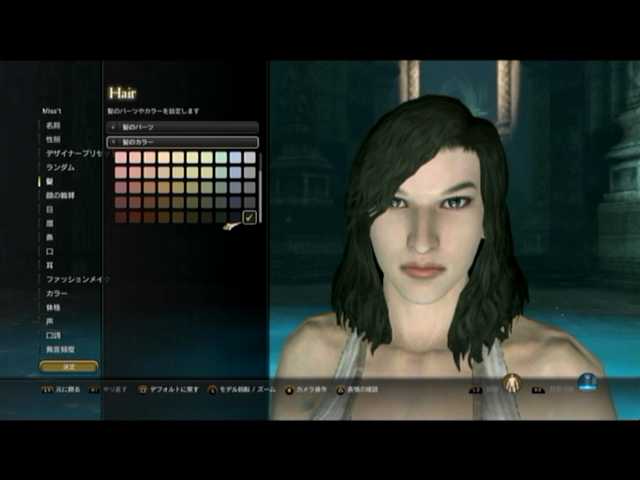Expand the 髪のパーツ (hair parts) section
Image resolution: width=640 pixels, height=480 pixels.
tap(183, 128)
